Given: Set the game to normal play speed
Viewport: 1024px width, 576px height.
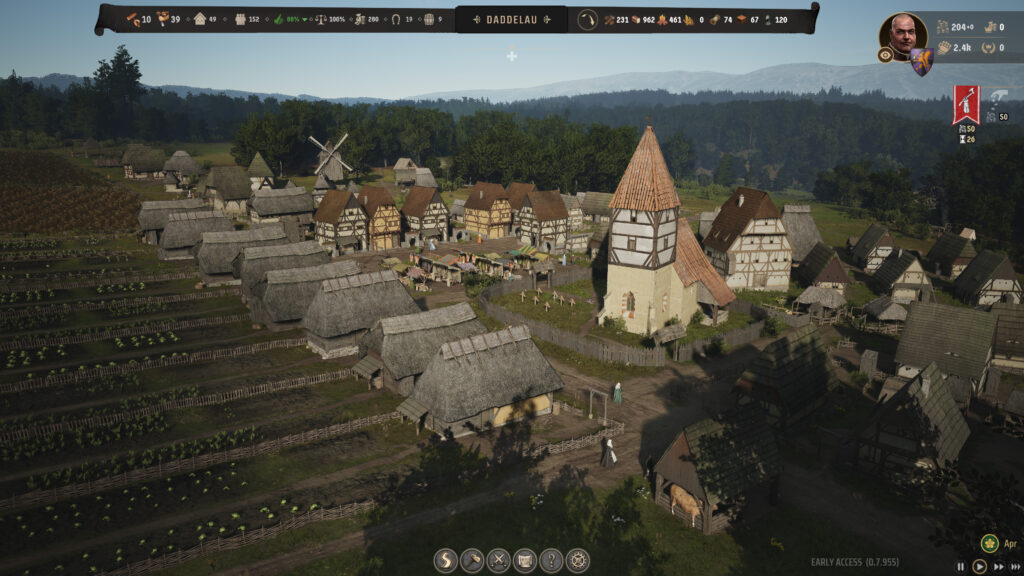Looking at the screenshot, I should 980,566.
